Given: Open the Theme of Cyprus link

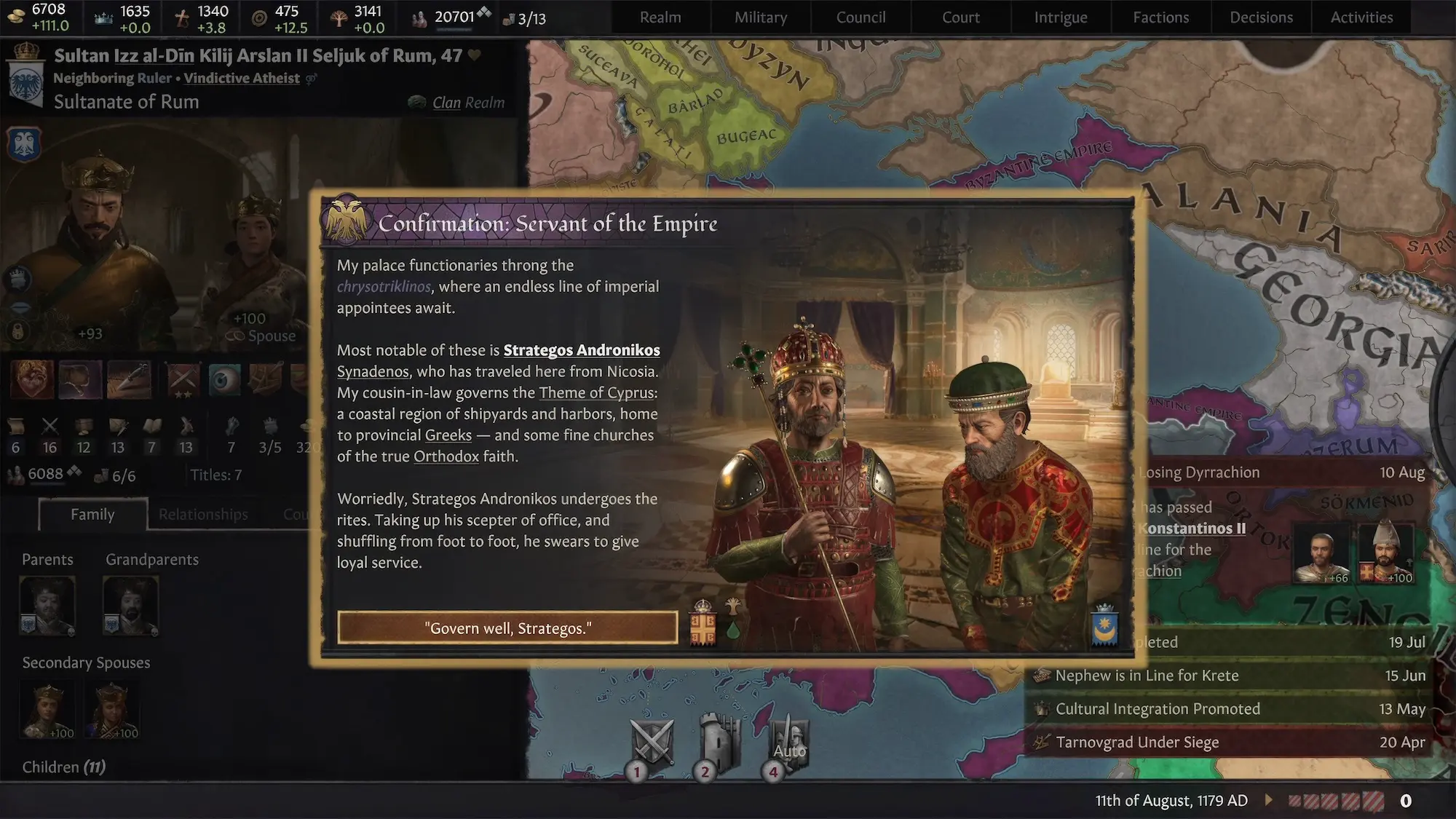Looking at the screenshot, I should 596,393.
